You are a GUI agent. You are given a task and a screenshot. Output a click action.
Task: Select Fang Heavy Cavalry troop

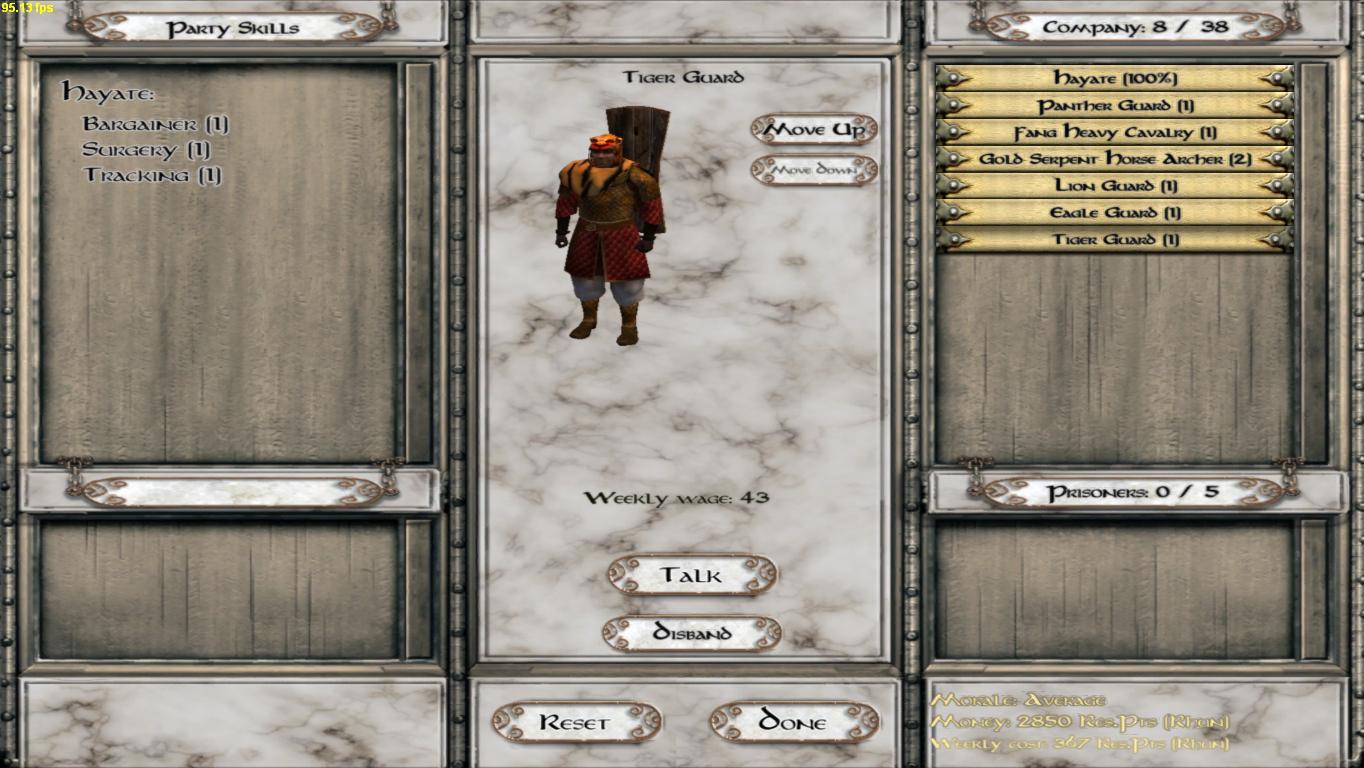coord(1114,132)
